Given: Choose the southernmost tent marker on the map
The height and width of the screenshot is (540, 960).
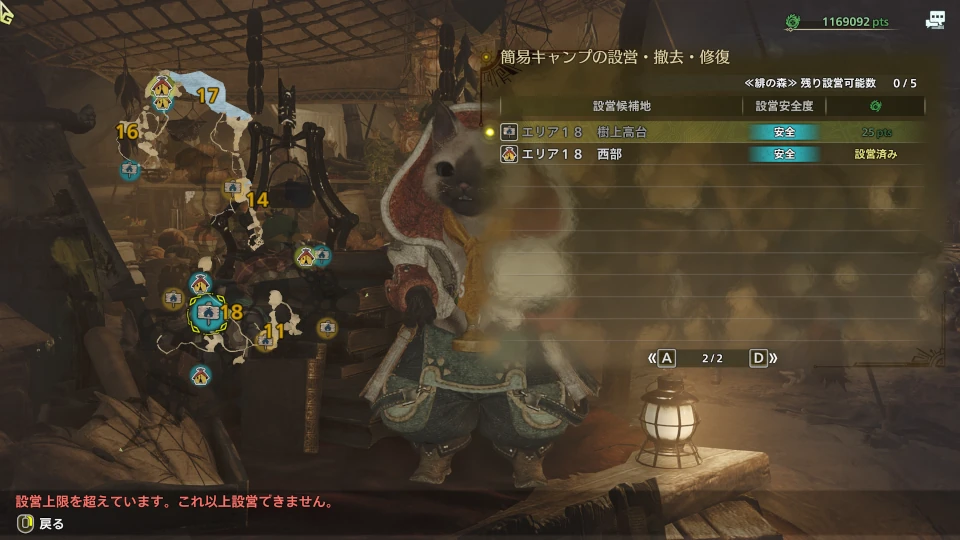Looking at the screenshot, I should [x=200, y=375].
